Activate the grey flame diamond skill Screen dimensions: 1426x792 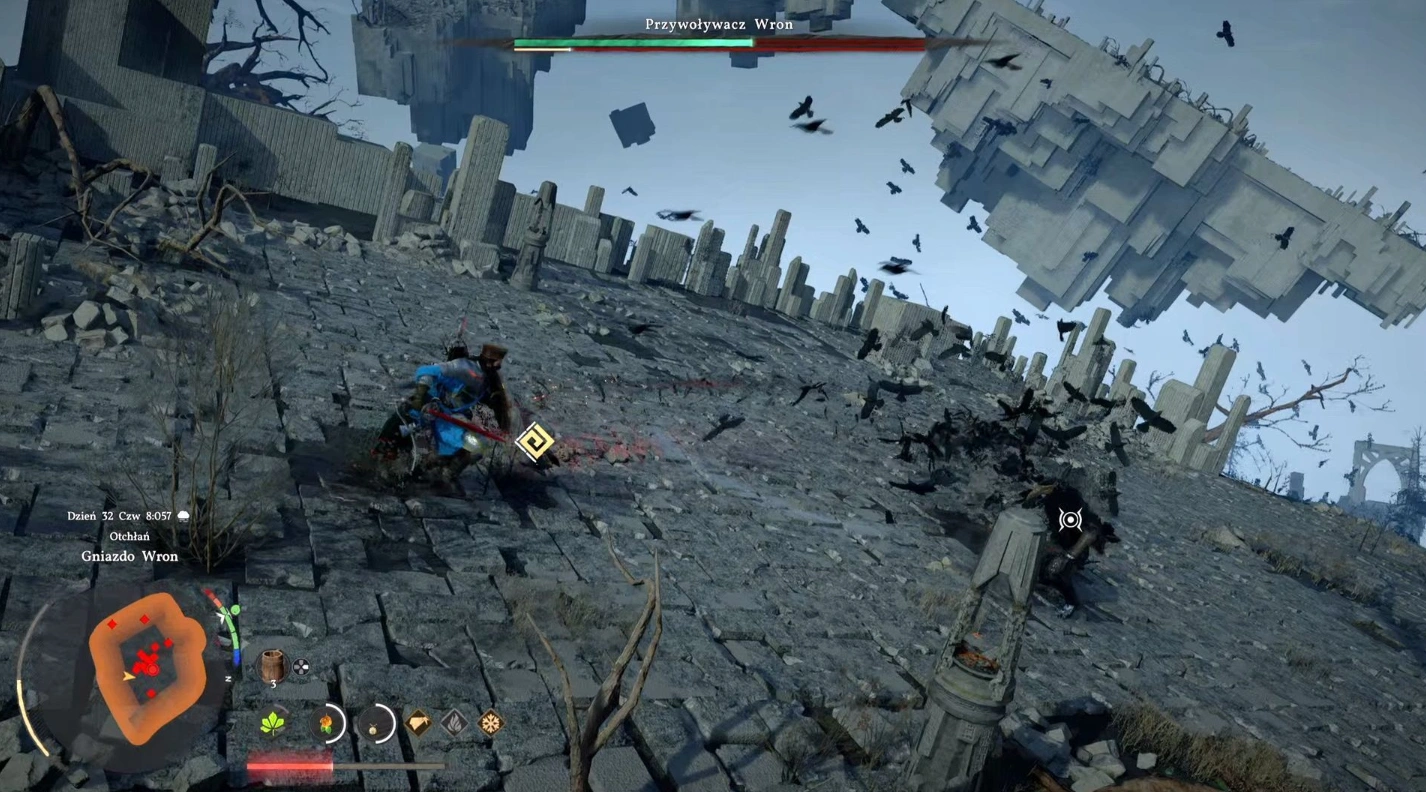click(454, 722)
